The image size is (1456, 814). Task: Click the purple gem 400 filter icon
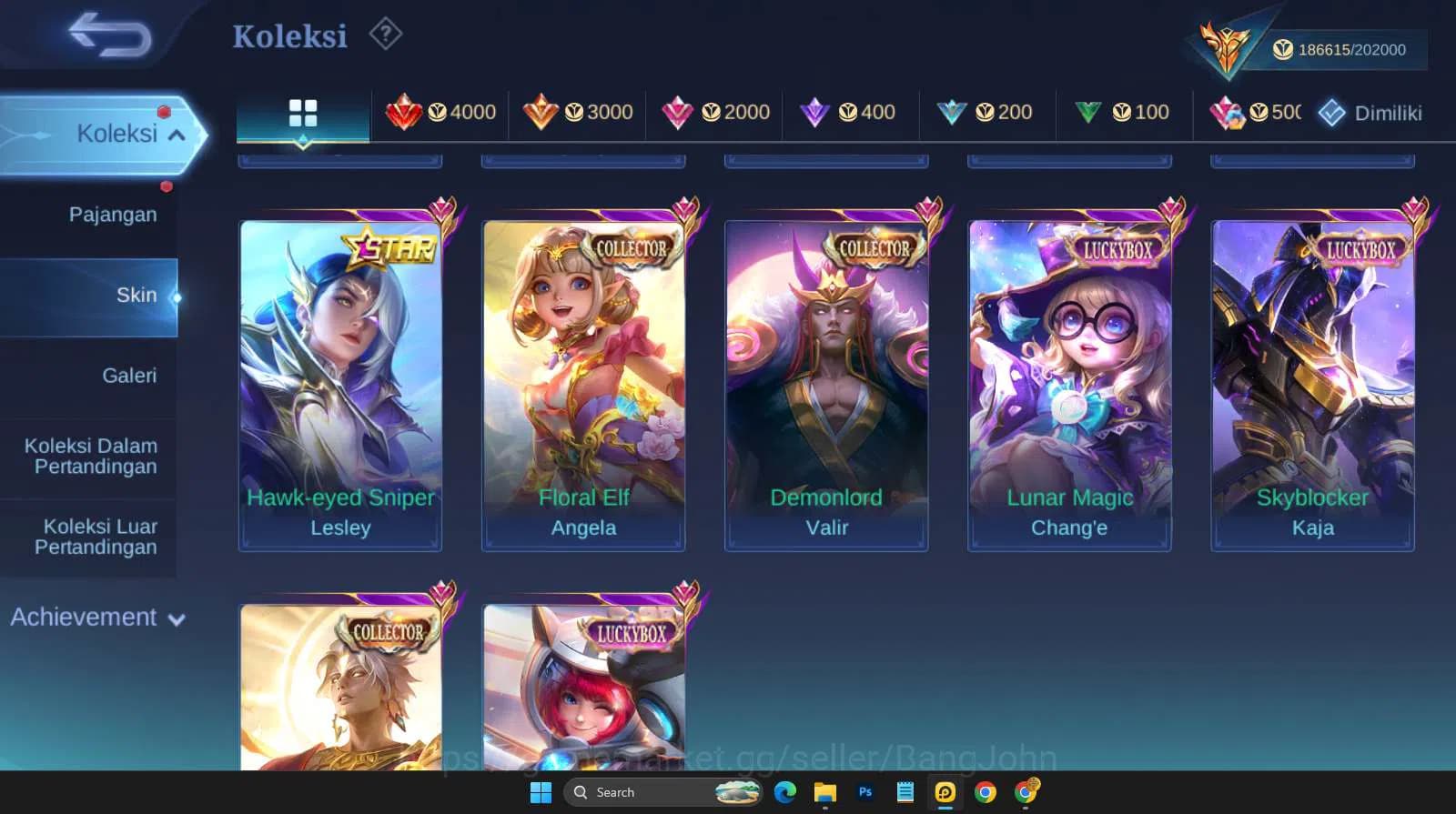point(814,113)
